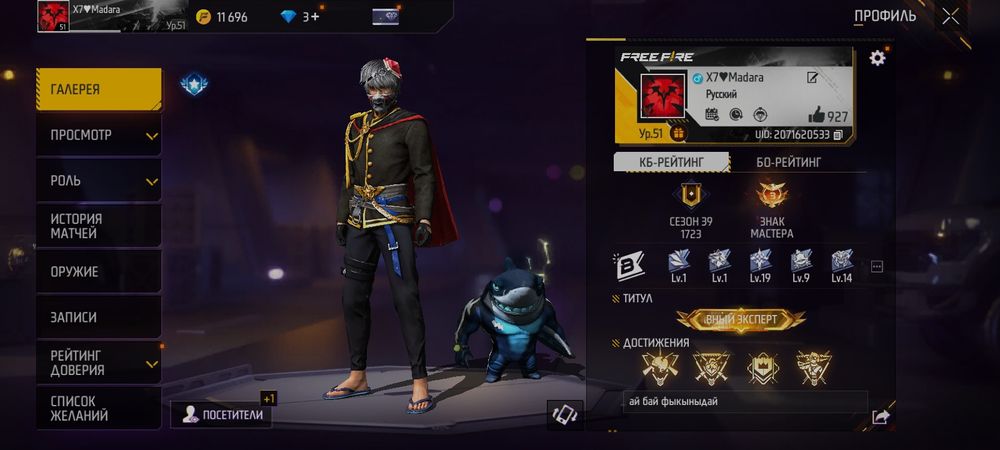Viewport: 1000px width, 450px height.
Task: Expand the Роль section
Action: coord(98,181)
